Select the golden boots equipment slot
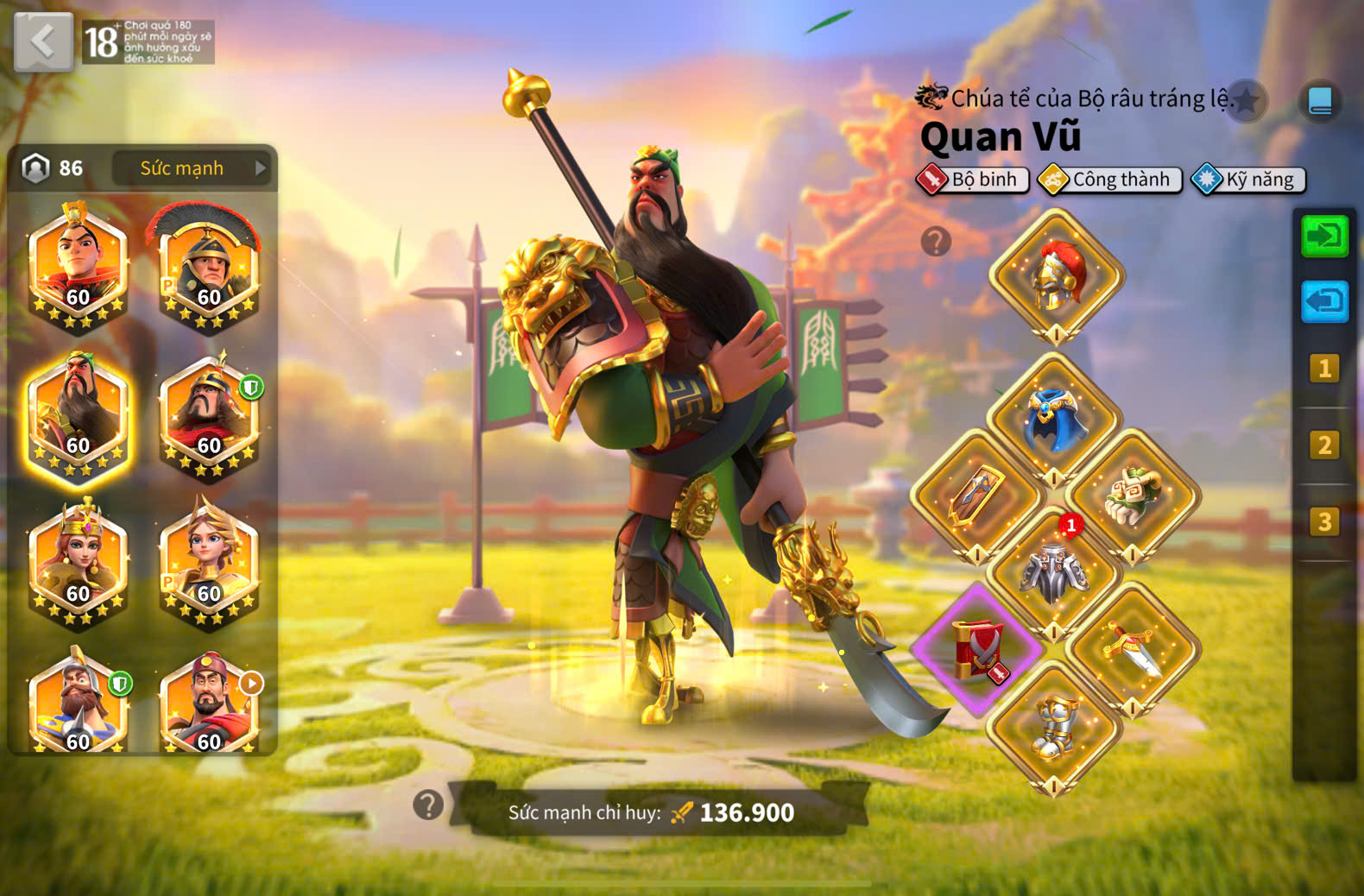 [1055, 729]
